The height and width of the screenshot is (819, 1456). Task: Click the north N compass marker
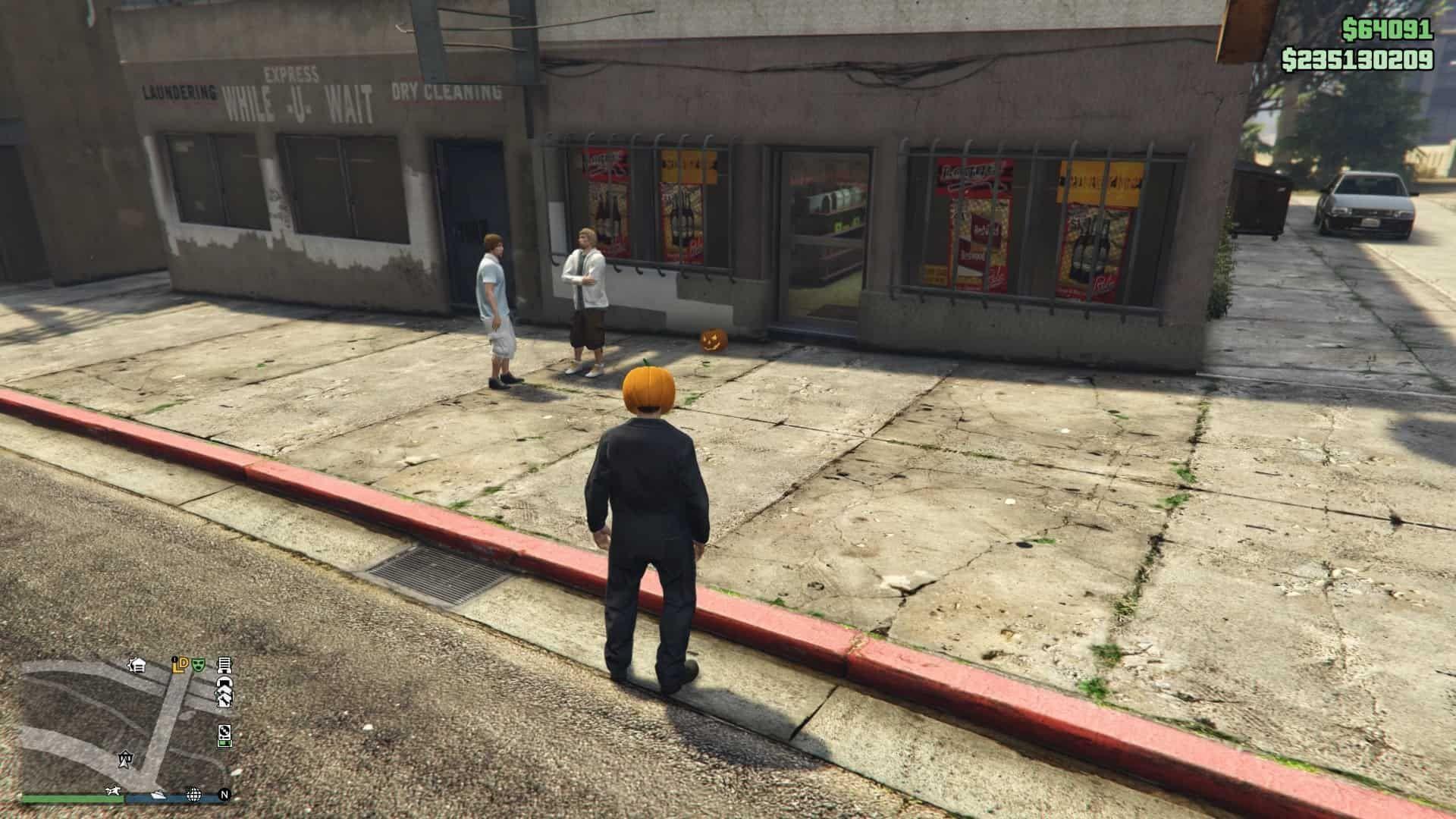point(224,795)
